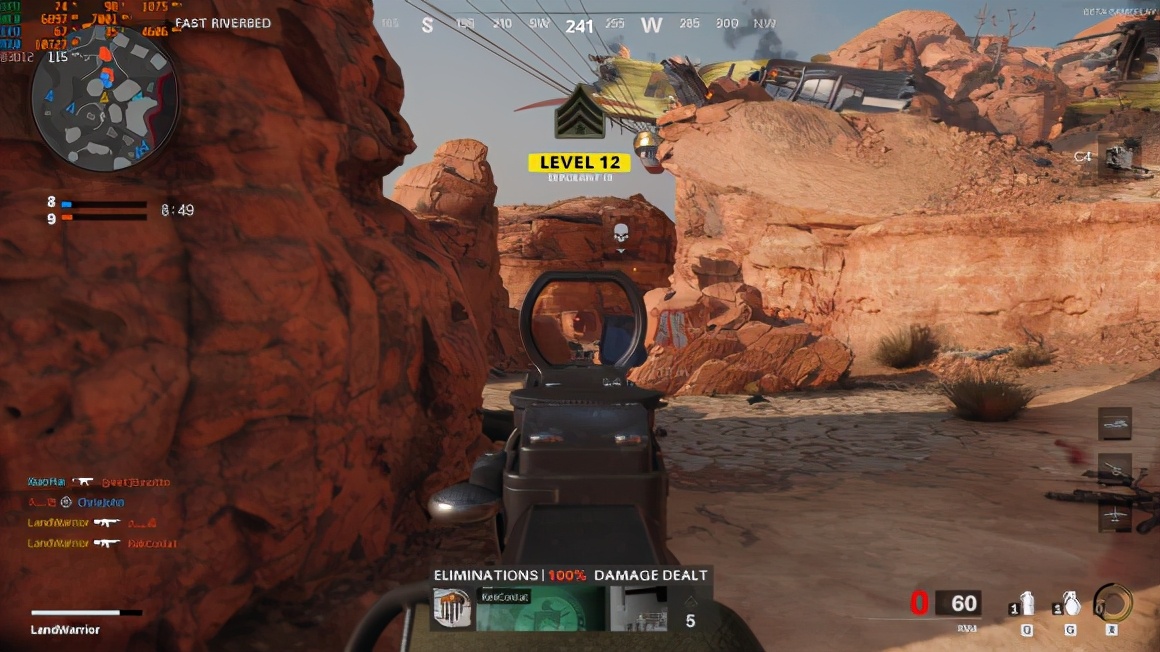Select the tactical stun grenade icon
This screenshot has height=652, width=1160.
point(1027,605)
